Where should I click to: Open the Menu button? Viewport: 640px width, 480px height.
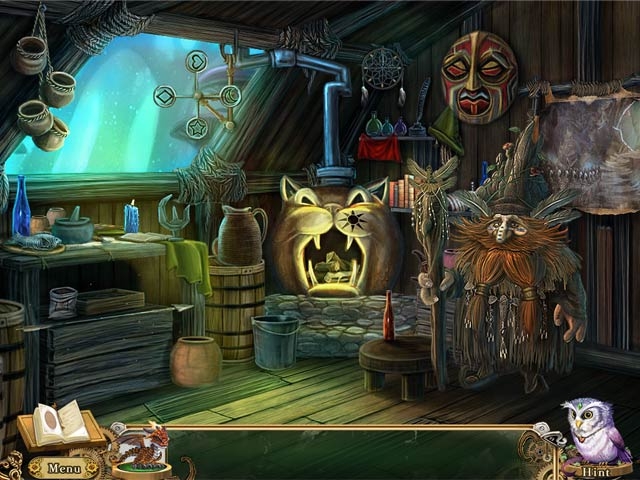pos(63,466)
